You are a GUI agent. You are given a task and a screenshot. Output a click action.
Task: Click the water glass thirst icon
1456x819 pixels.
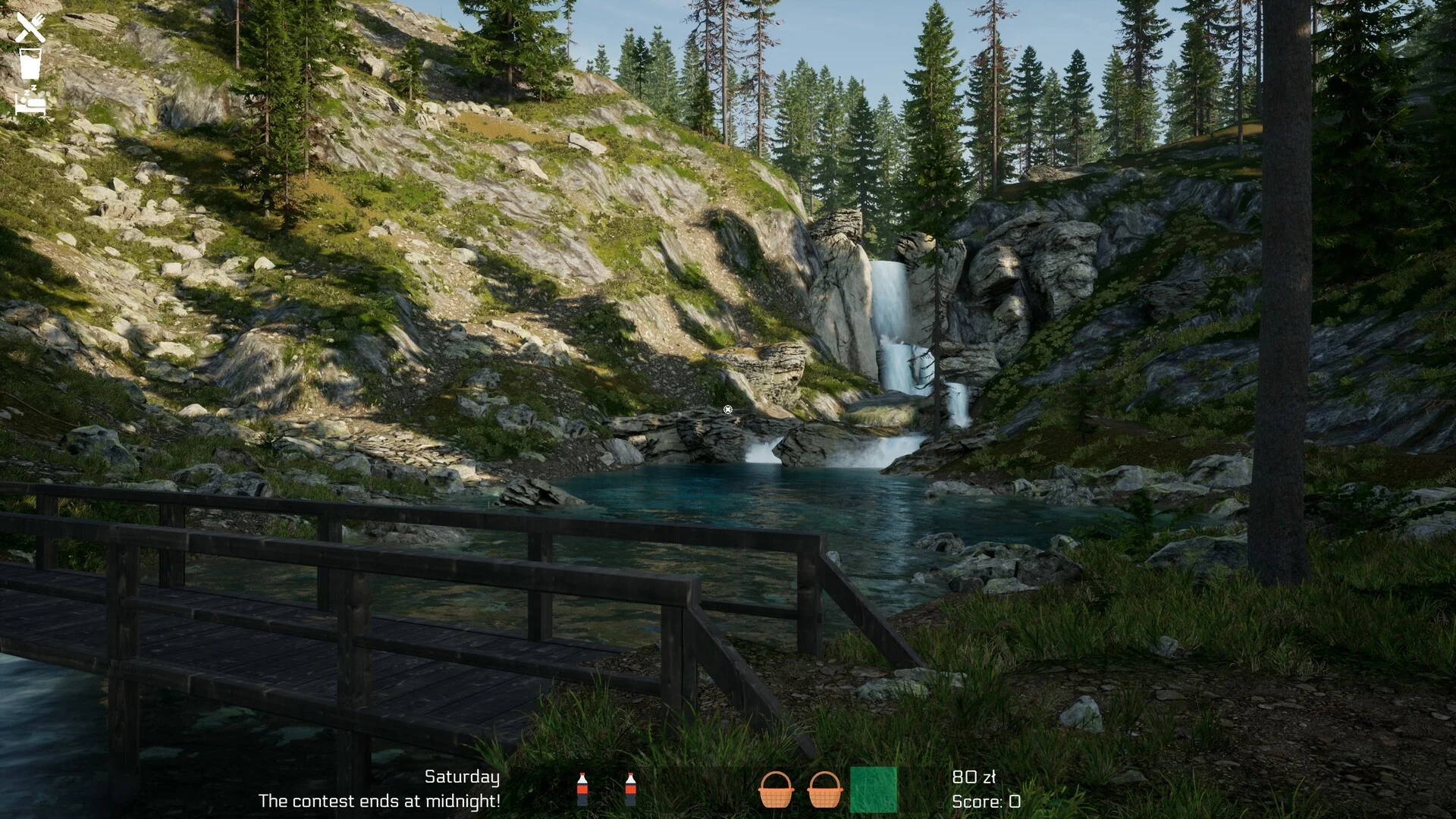(30, 64)
